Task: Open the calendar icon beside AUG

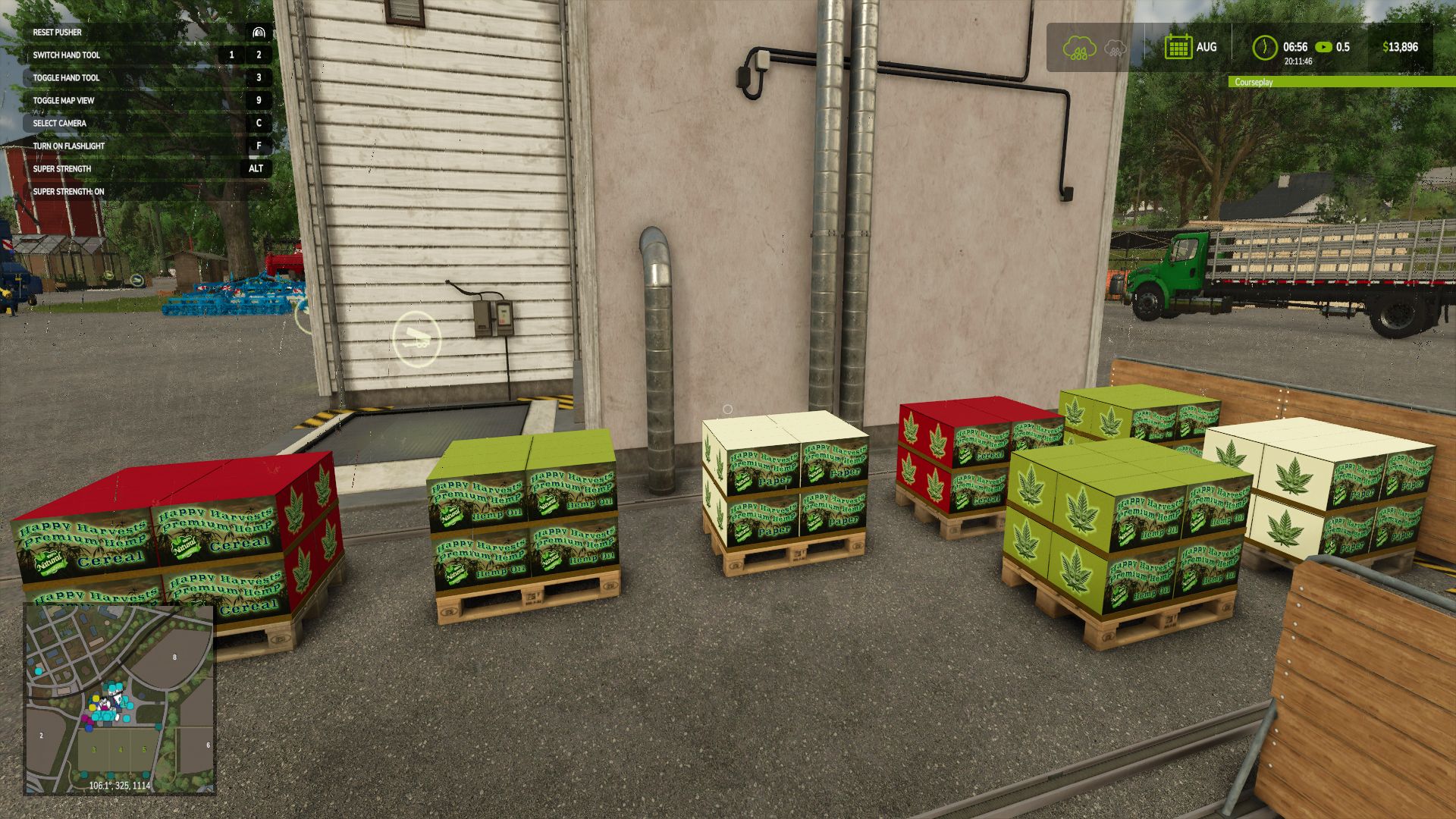Action: pos(1178,47)
